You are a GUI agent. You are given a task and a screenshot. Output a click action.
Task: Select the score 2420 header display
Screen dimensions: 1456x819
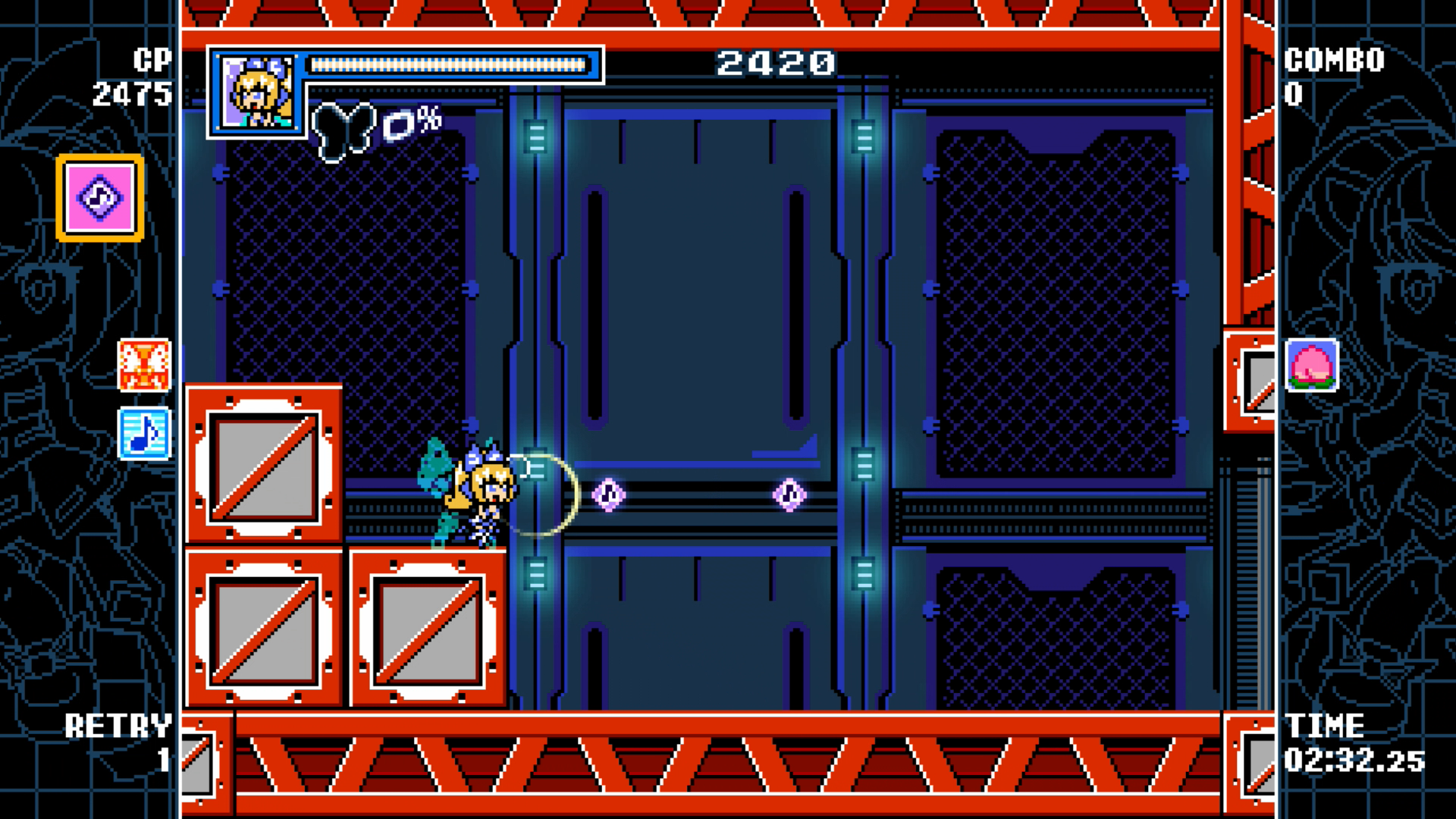click(774, 64)
